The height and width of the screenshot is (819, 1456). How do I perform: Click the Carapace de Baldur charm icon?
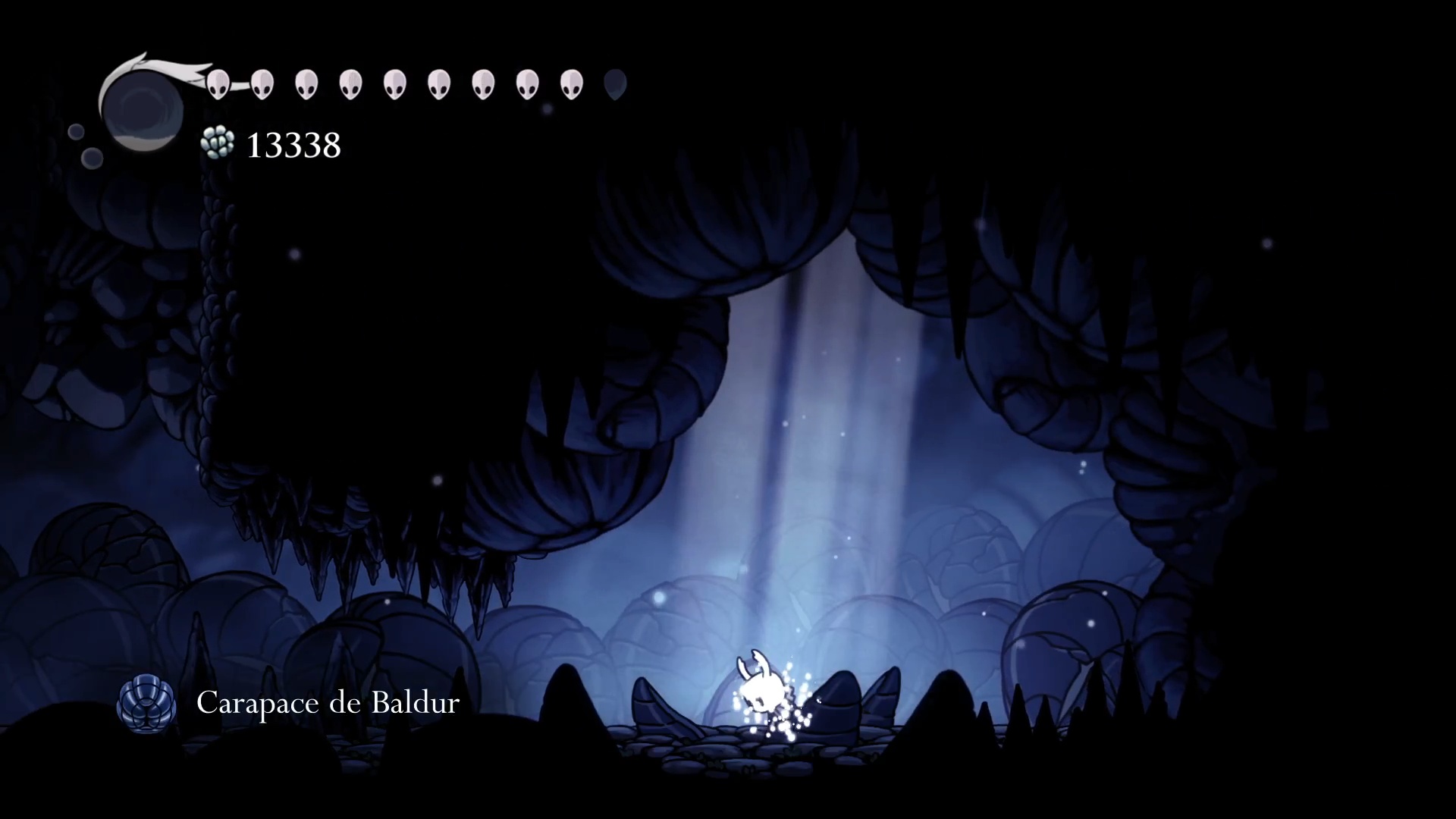tap(146, 704)
